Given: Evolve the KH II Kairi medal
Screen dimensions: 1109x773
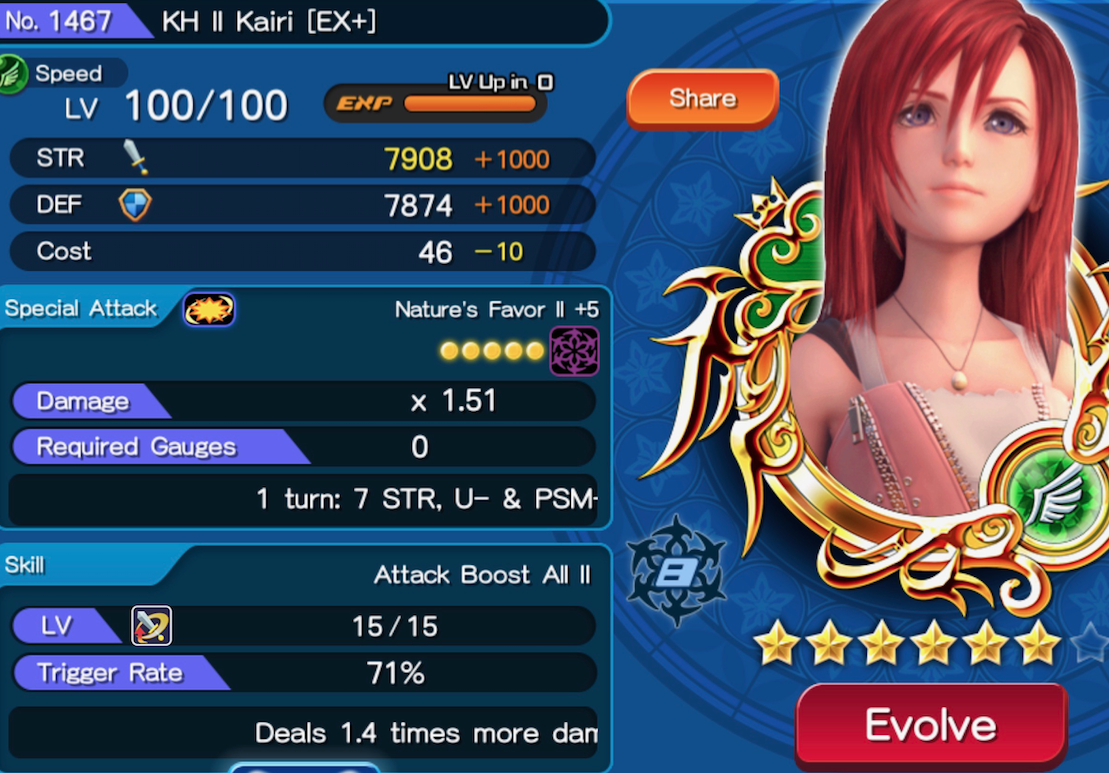Looking at the screenshot, I should (930, 726).
